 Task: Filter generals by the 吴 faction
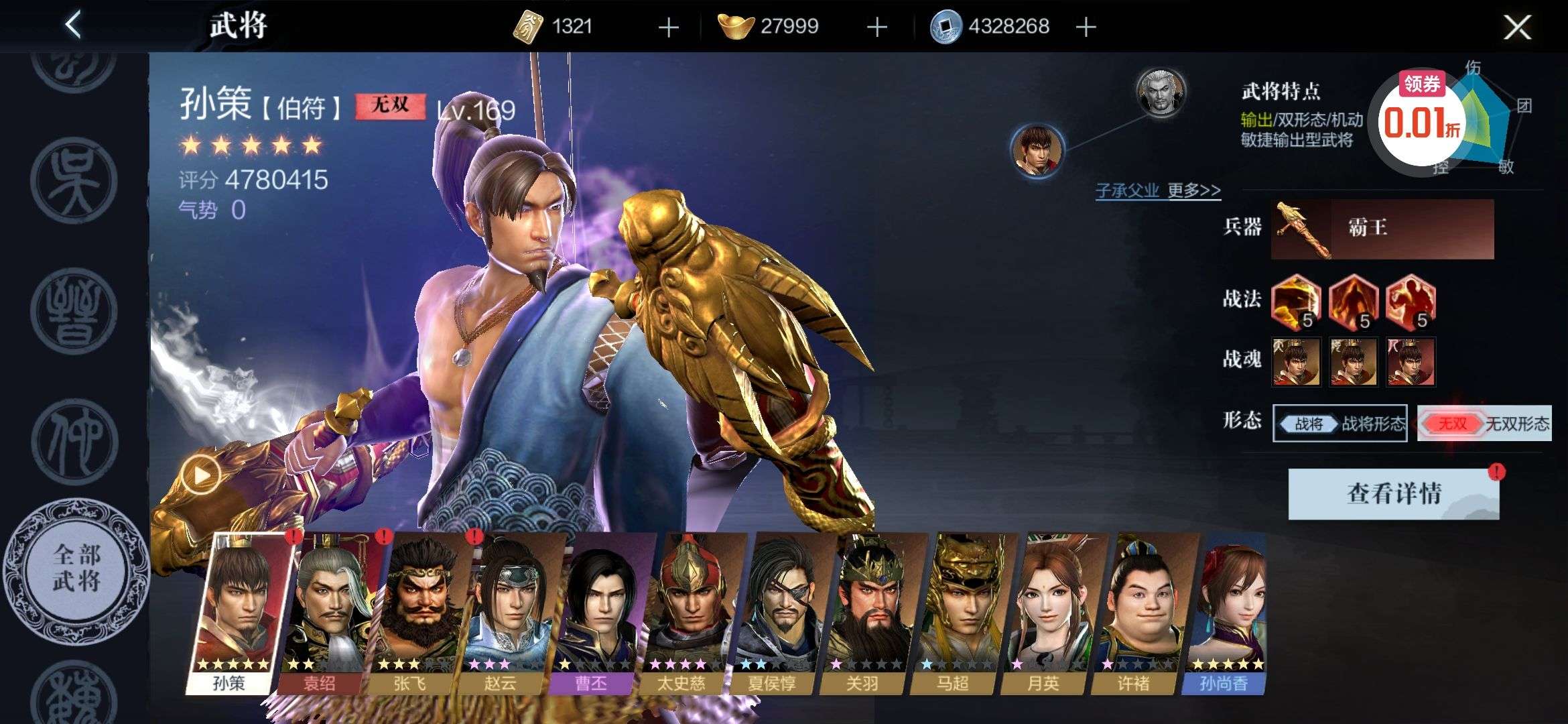tap(74, 182)
